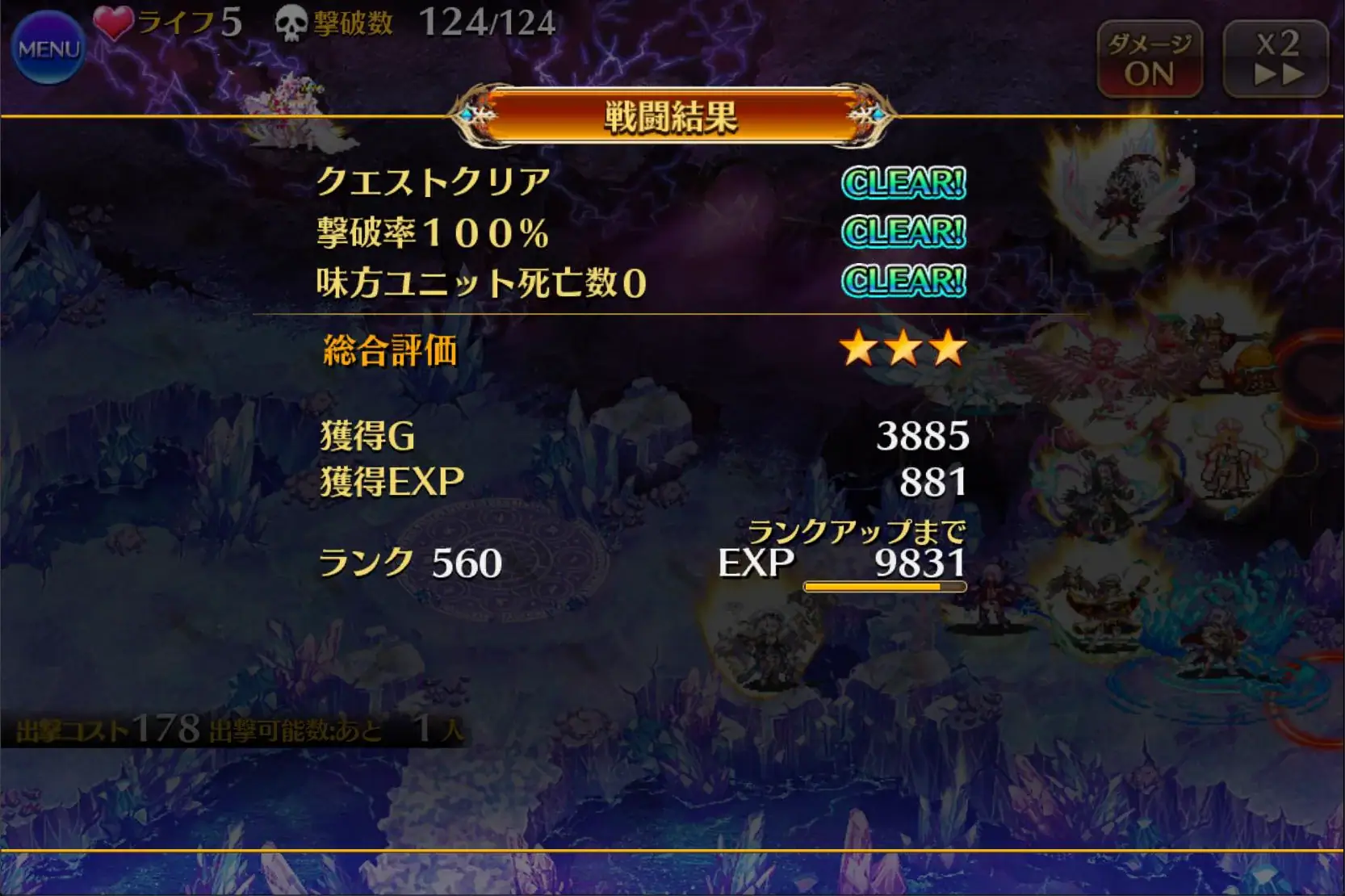Click the heart life icon showing ライフ5
The height and width of the screenshot is (896, 1345).
click(x=114, y=20)
